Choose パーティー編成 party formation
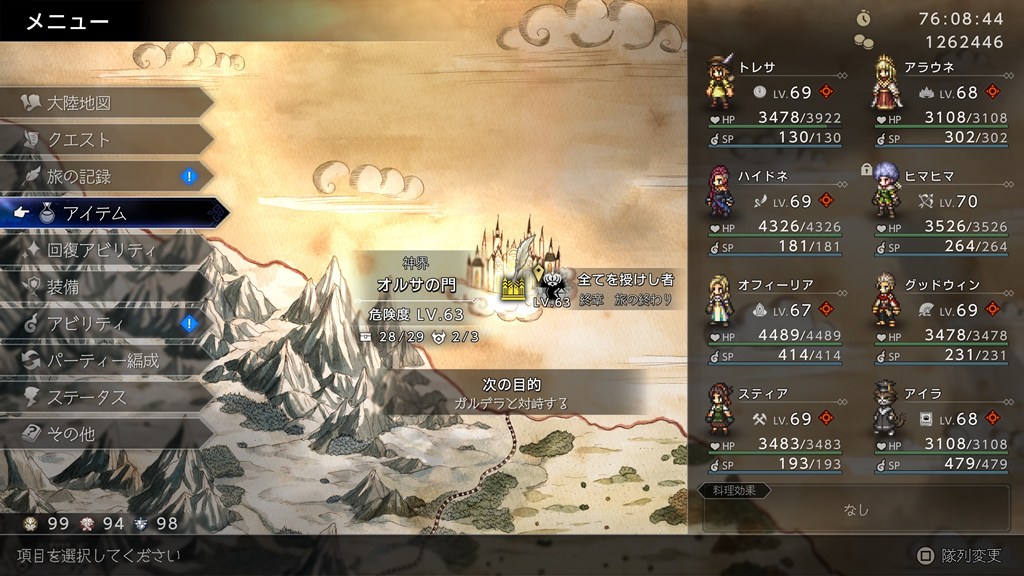 tap(105, 360)
